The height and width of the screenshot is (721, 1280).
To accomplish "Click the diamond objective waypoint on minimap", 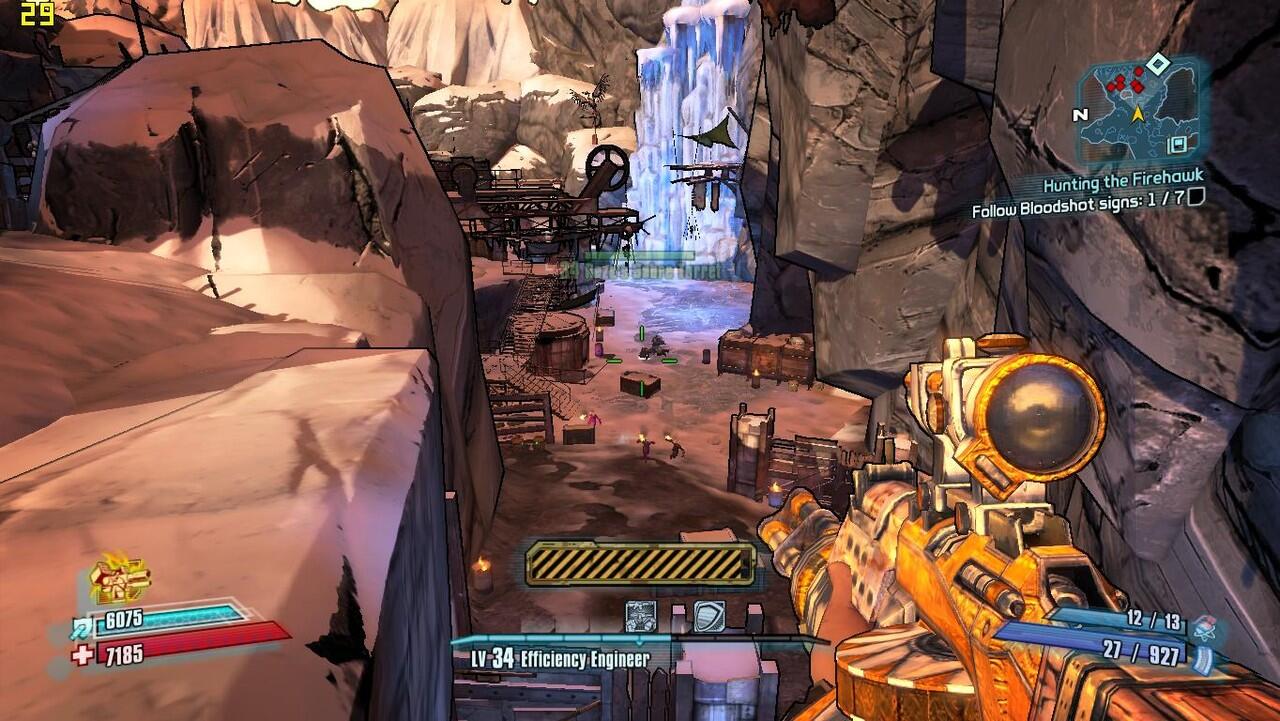I will pos(1158,65).
